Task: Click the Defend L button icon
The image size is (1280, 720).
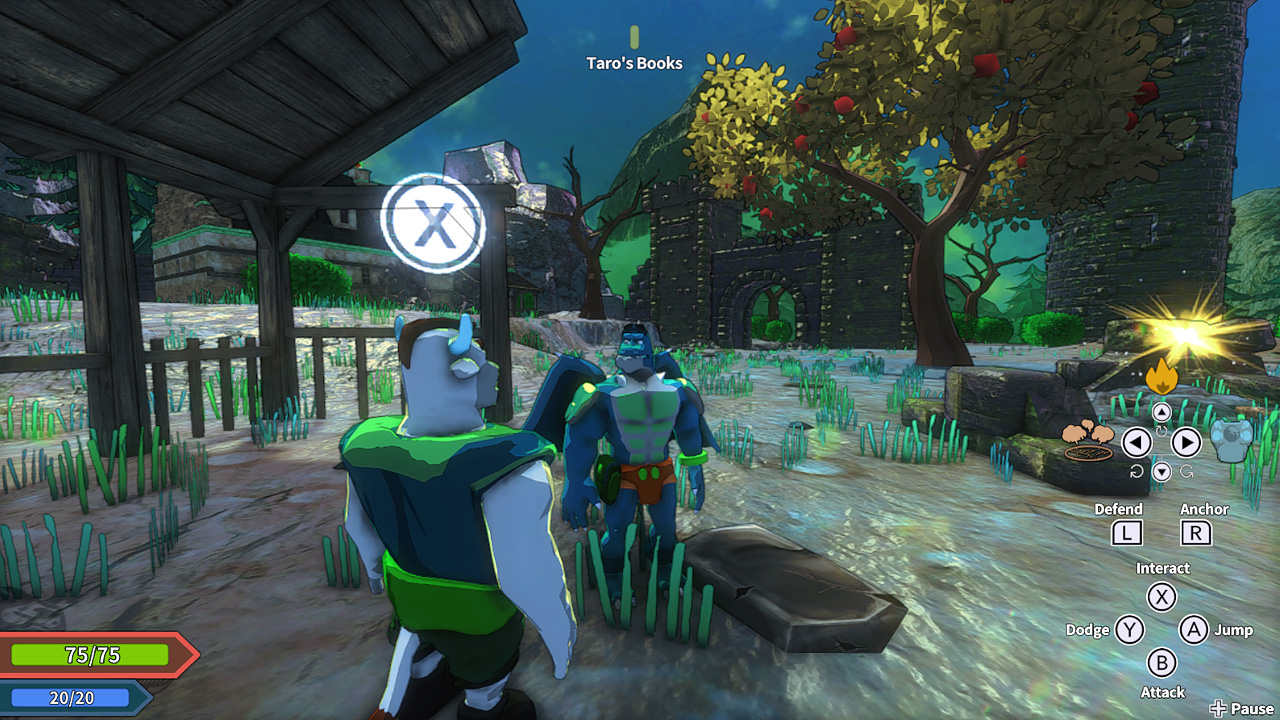Action: [1127, 532]
